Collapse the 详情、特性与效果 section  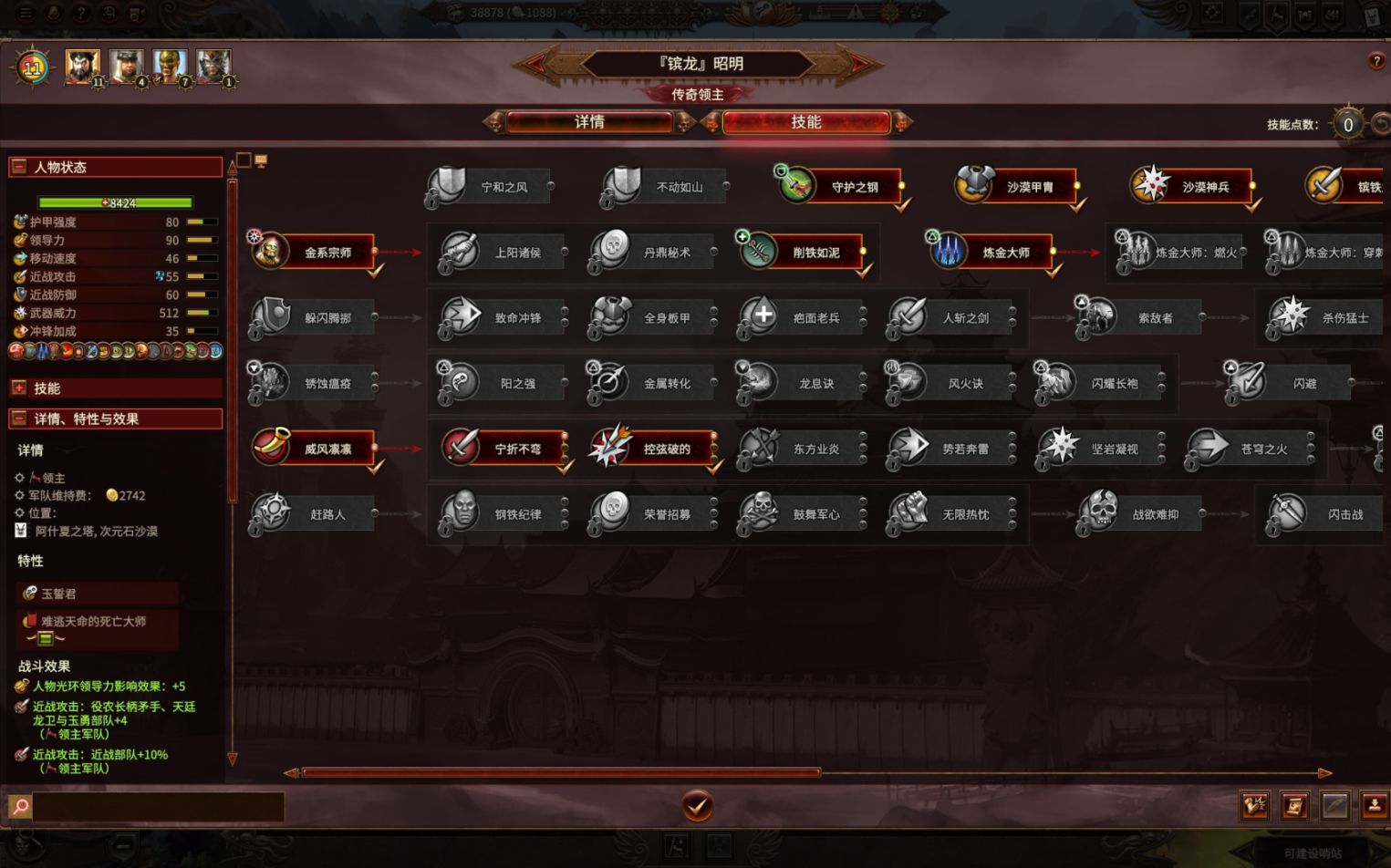tap(19, 419)
